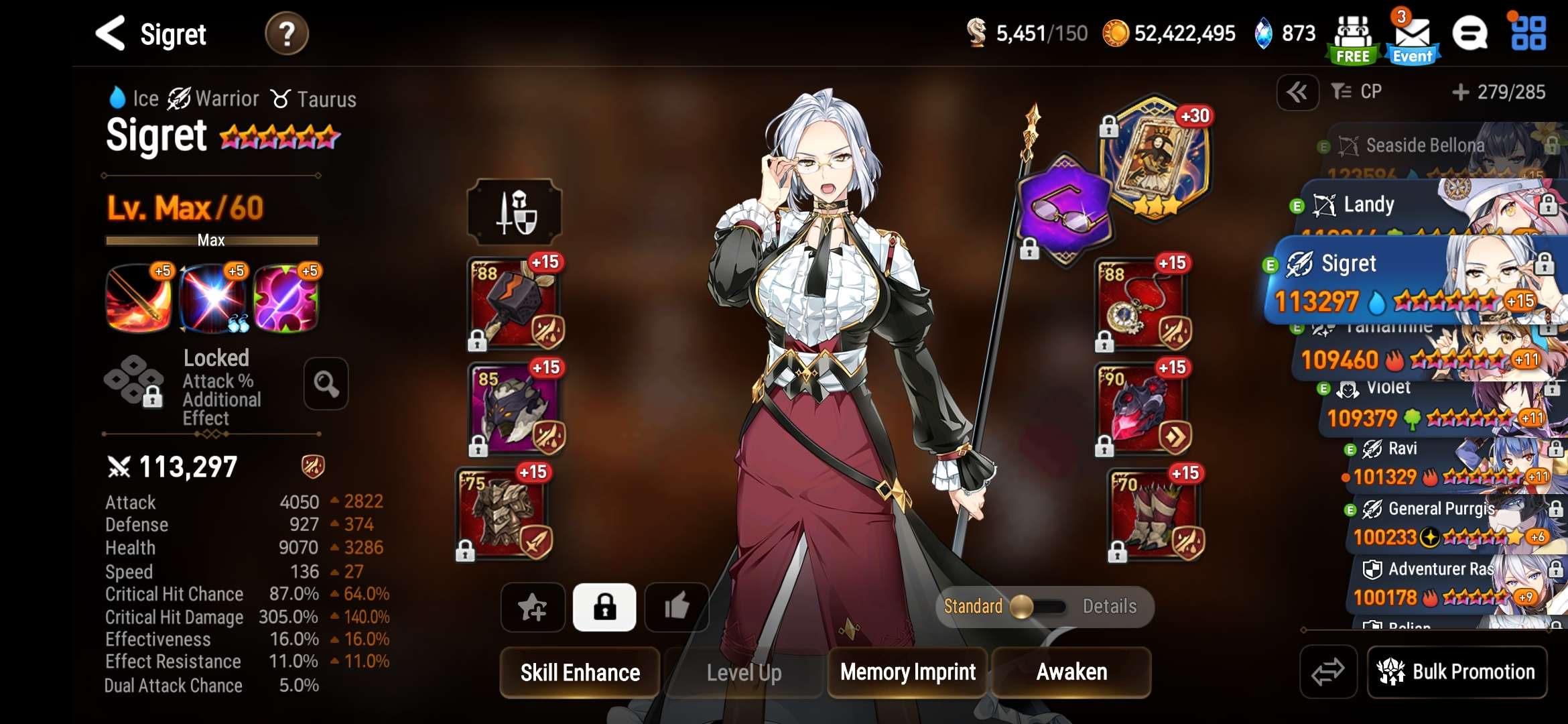Screen dimensions: 1568x724
Task: Select the Awaken button
Action: tap(1071, 672)
